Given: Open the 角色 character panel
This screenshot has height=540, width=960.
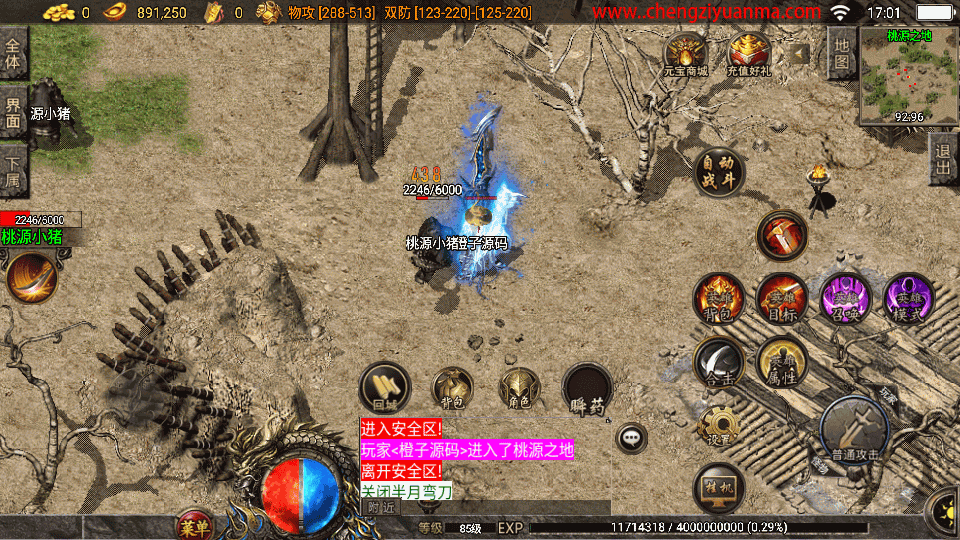Looking at the screenshot, I should [x=519, y=387].
